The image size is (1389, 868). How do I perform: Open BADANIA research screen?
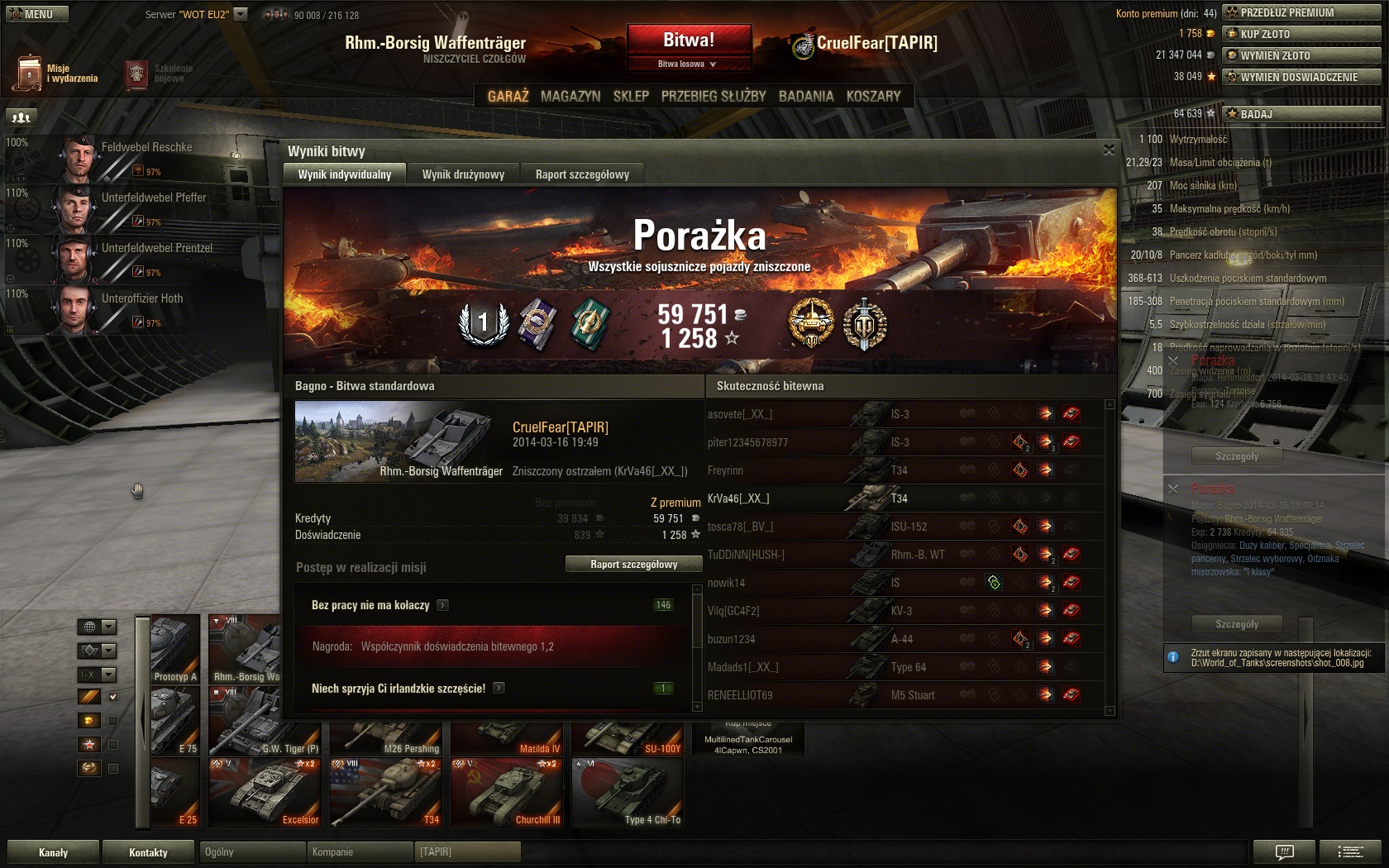coord(806,96)
